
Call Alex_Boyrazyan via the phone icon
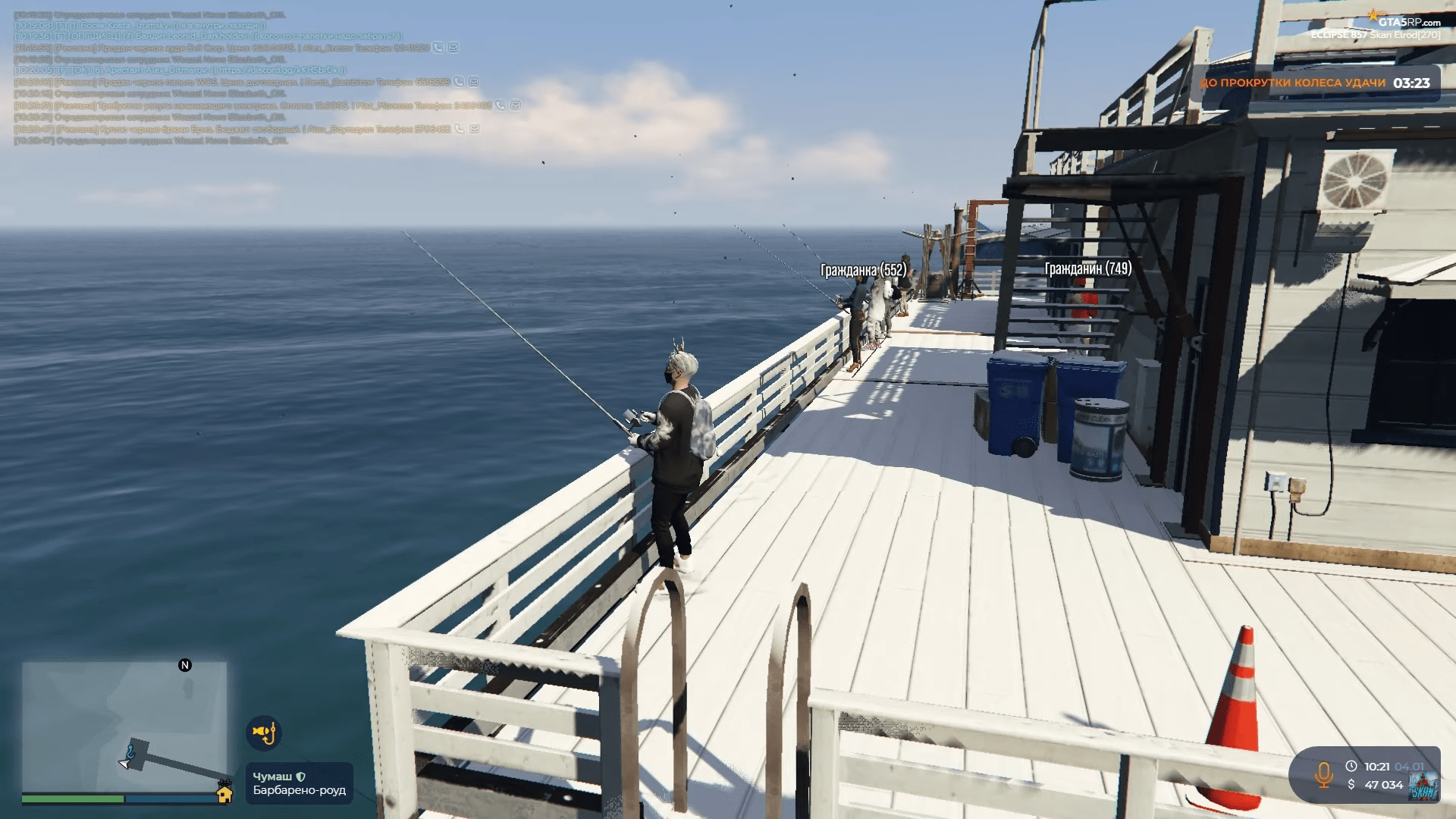[460, 129]
